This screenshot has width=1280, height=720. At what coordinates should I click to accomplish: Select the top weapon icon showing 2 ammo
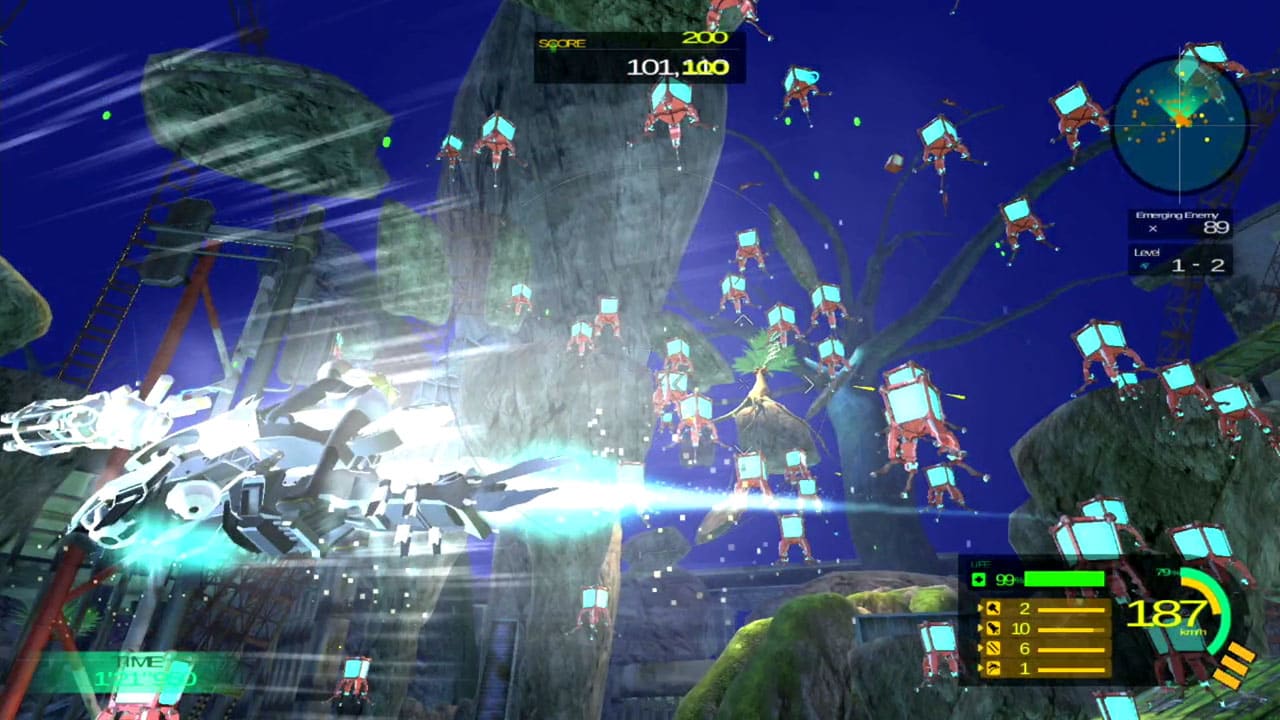[992, 609]
